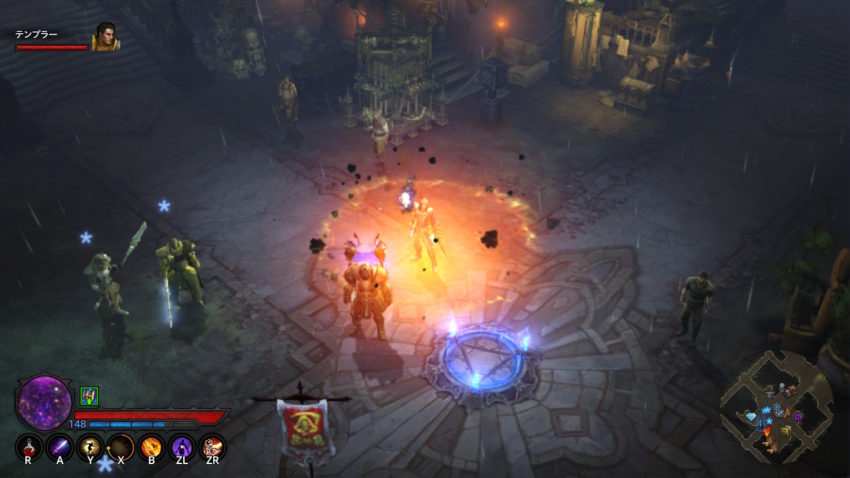
Task: Use the skill with the fiery face
Action: [212, 446]
